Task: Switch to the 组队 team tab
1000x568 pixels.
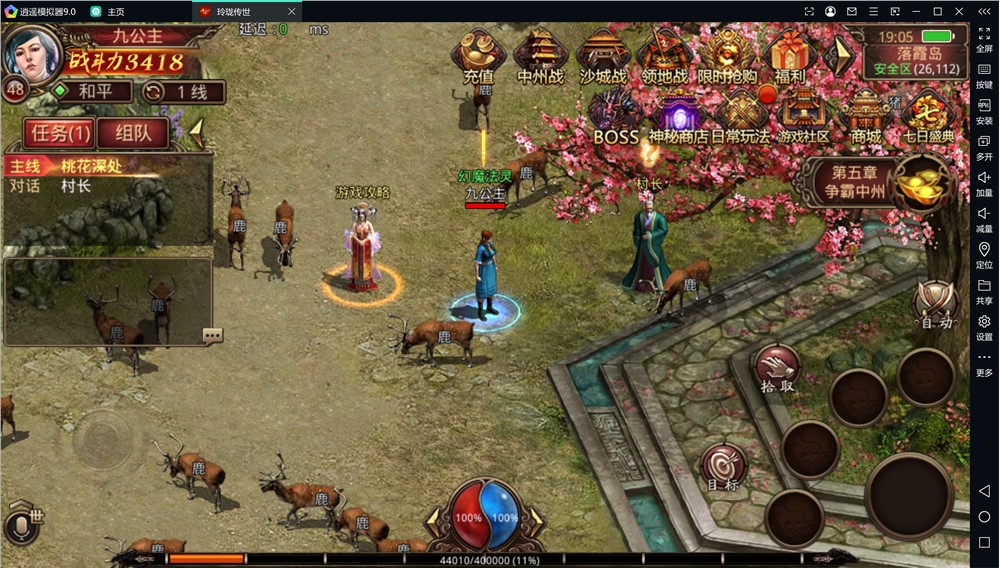Action: pos(133,132)
